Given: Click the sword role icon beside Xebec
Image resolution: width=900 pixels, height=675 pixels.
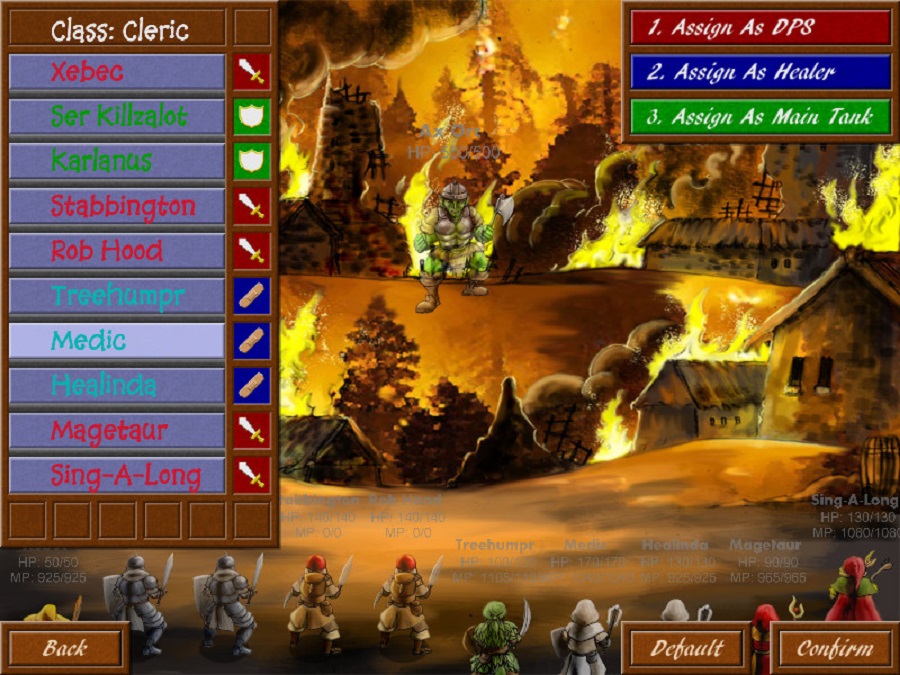Looking at the screenshot, I should coord(252,72).
